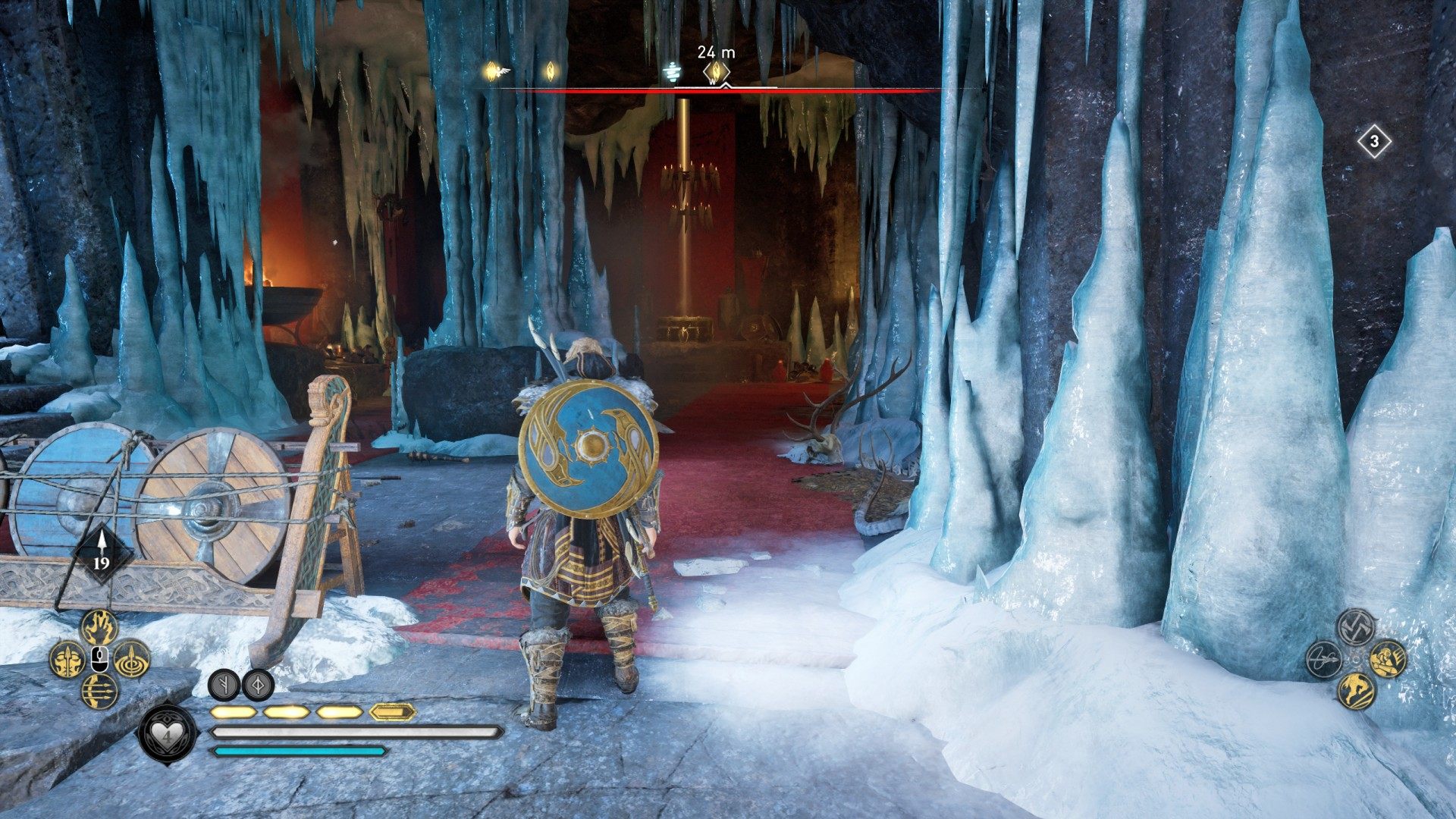Screen dimensions: 1456x819
Task: Click the diamond-shaped rune buff icon
Action: [x=258, y=684]
